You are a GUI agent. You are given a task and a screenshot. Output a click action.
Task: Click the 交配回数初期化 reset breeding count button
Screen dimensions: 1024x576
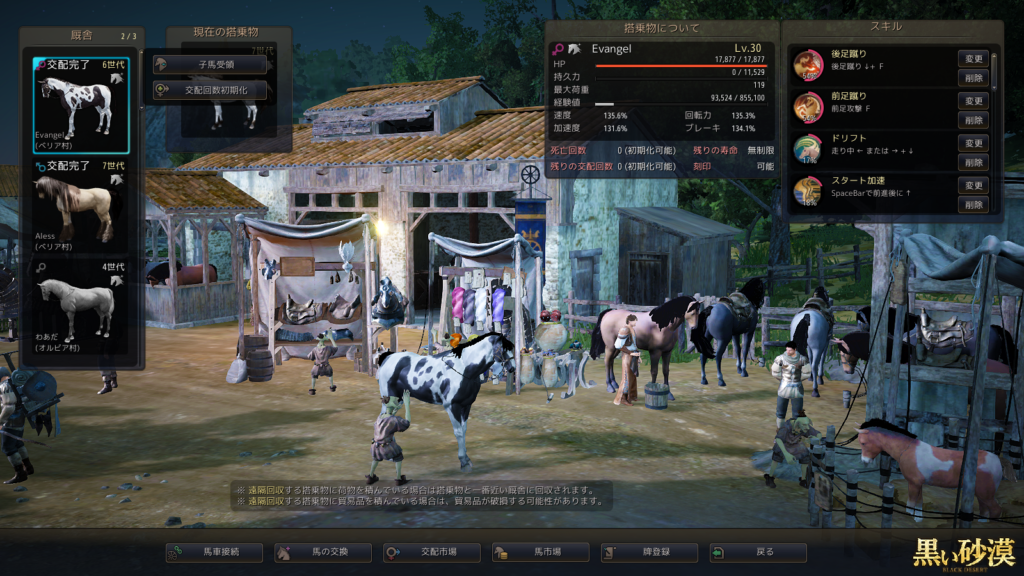210,90
